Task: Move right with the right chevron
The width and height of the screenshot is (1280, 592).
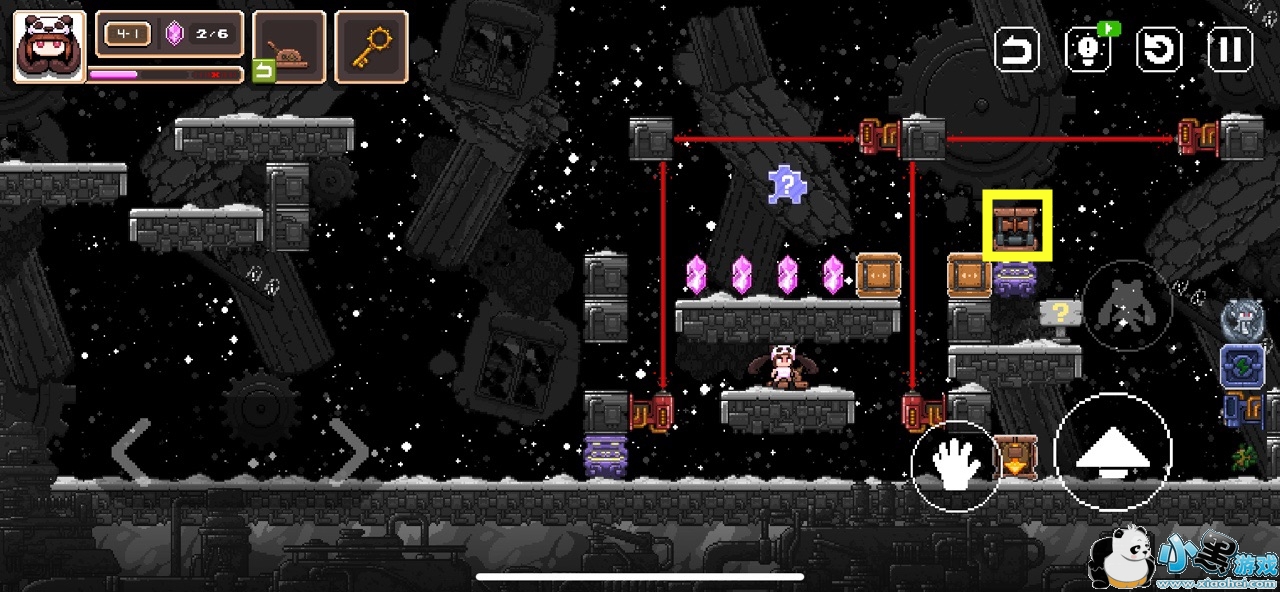Action: point(349,451)
